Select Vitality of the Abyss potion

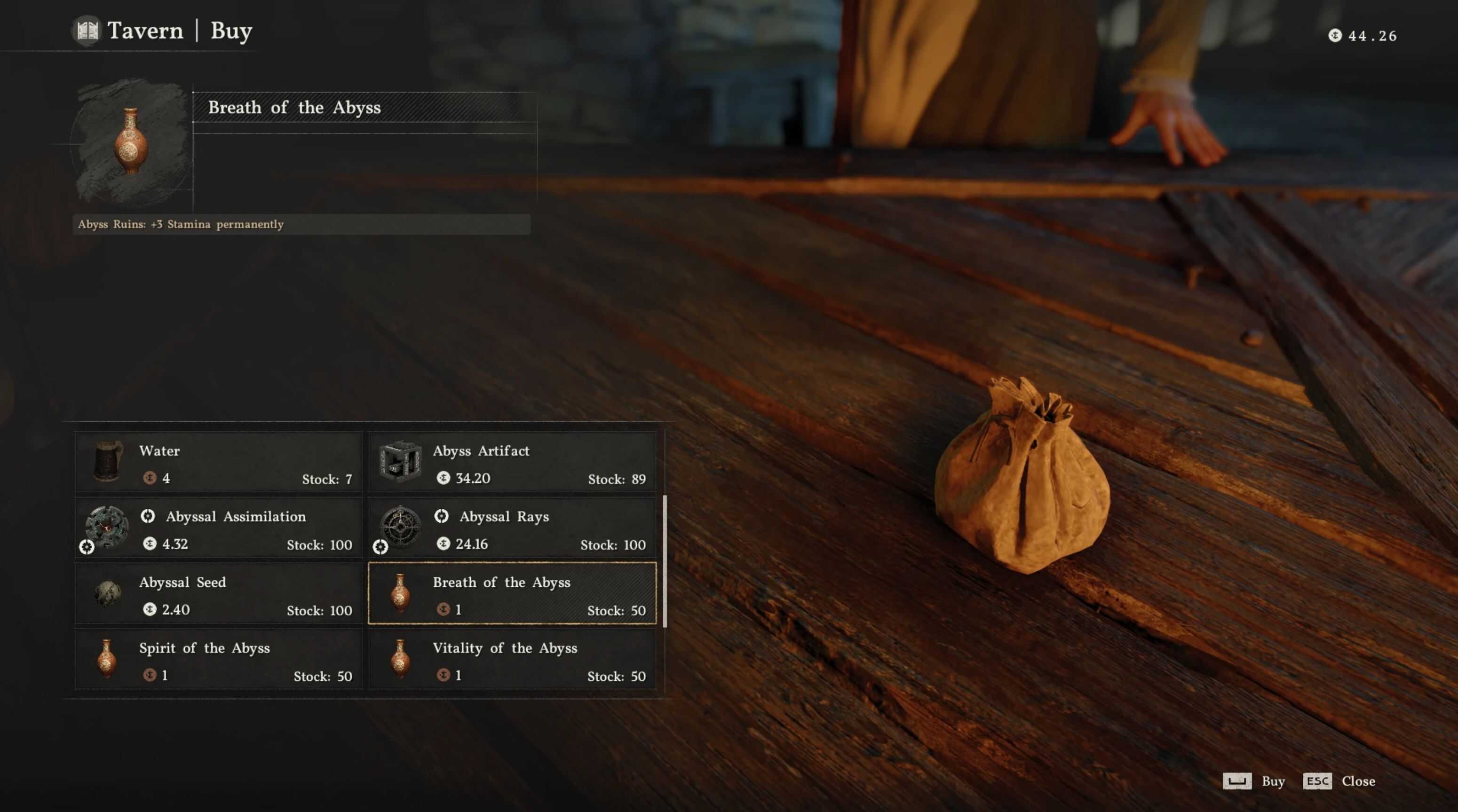512,660
